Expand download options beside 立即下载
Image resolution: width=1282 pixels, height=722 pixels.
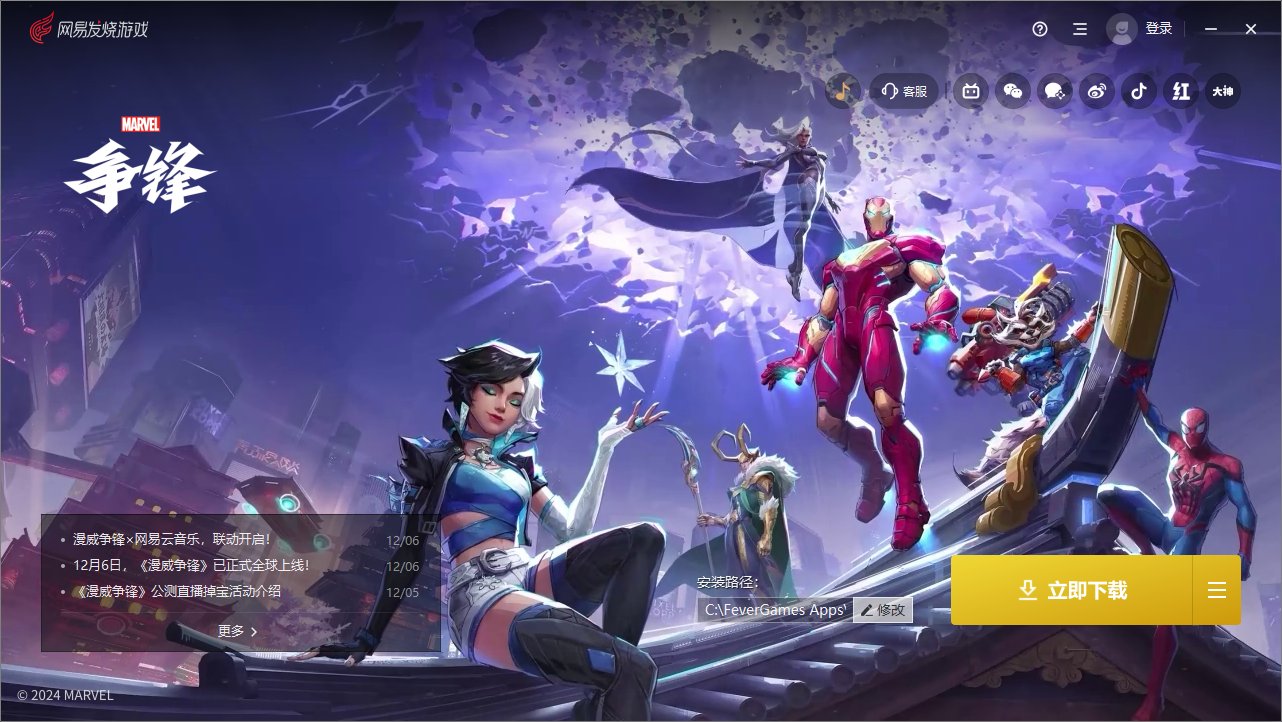[1216, 590]
